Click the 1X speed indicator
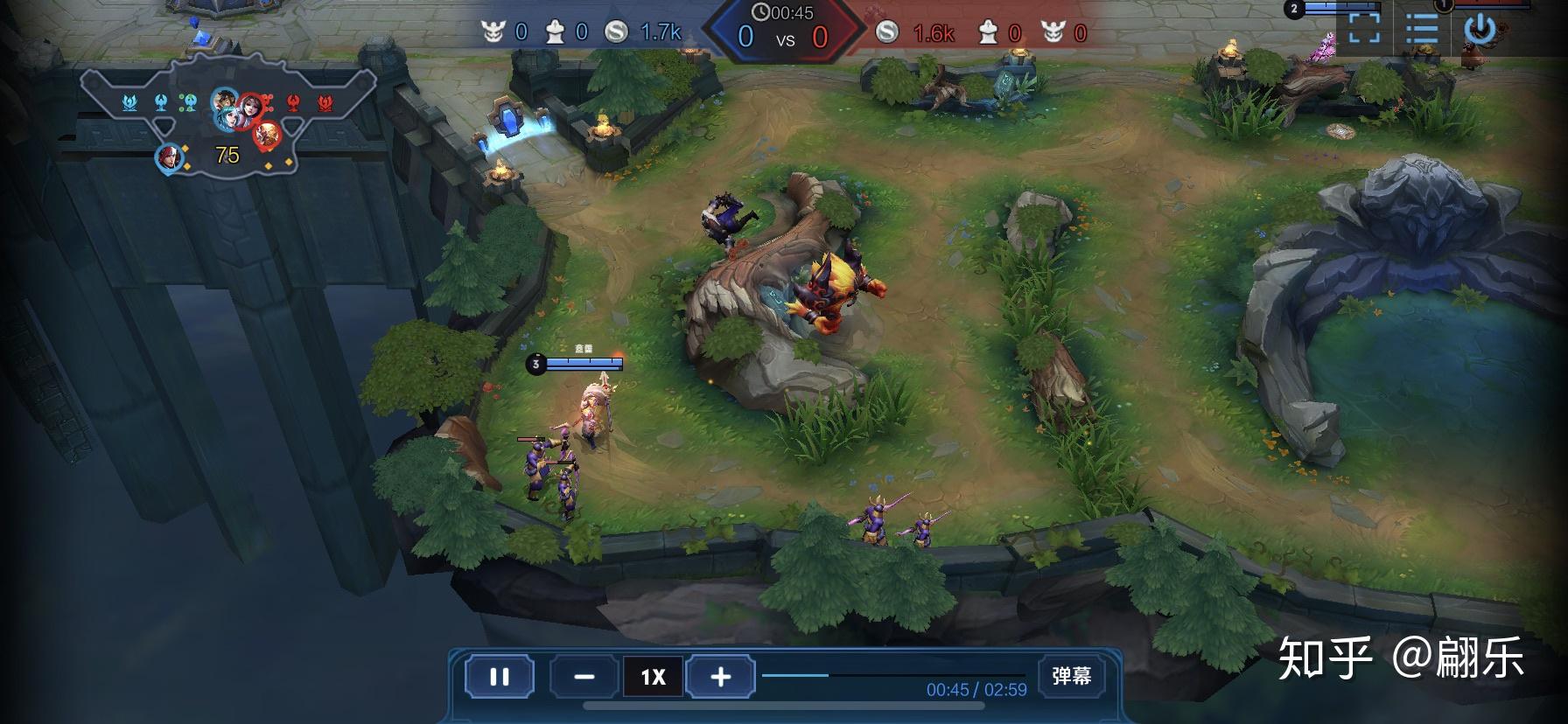Screen dimensions: 1568x724 (652, 677)
